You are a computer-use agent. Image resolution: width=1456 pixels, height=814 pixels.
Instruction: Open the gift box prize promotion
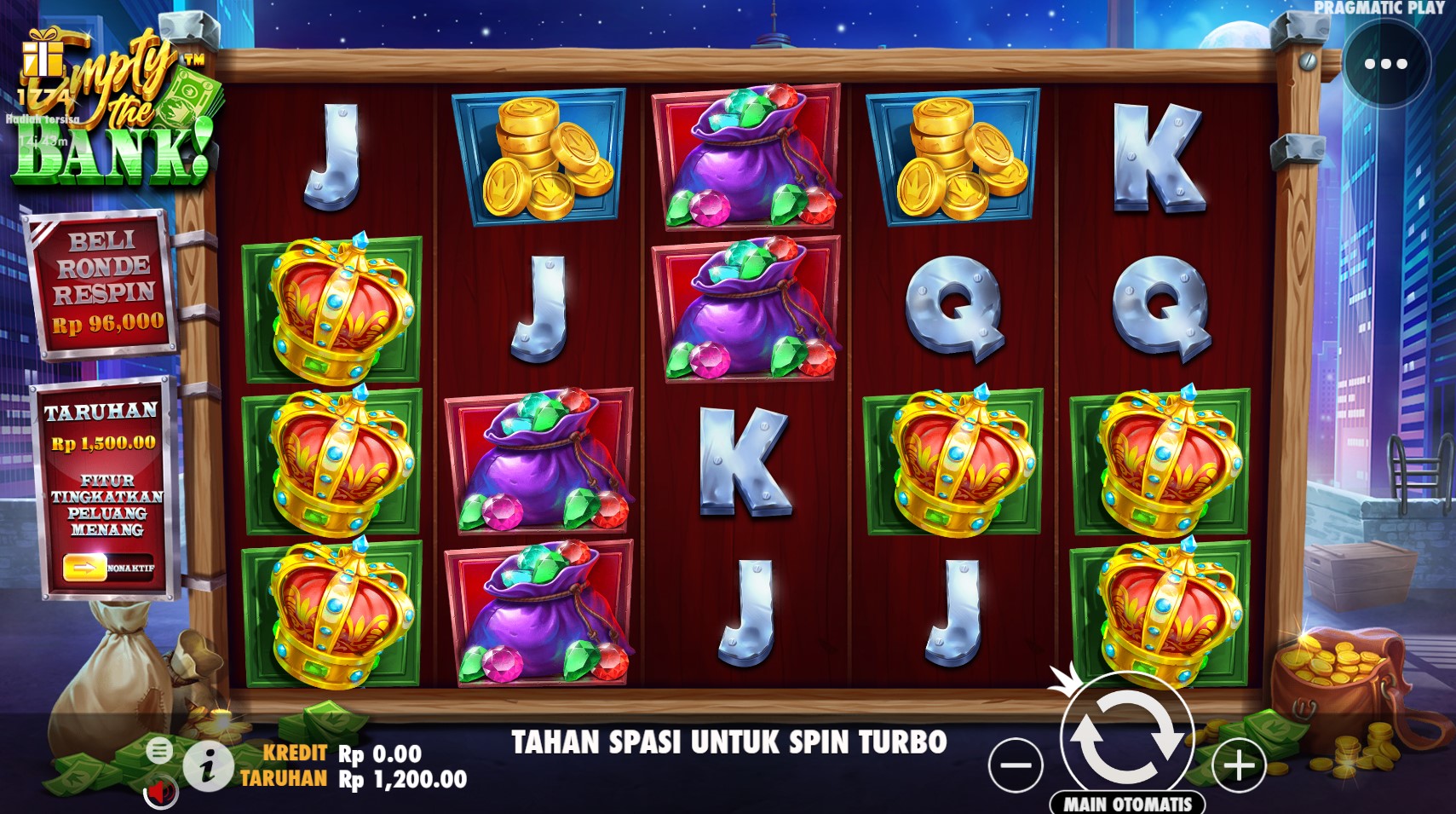pos(43,57)
